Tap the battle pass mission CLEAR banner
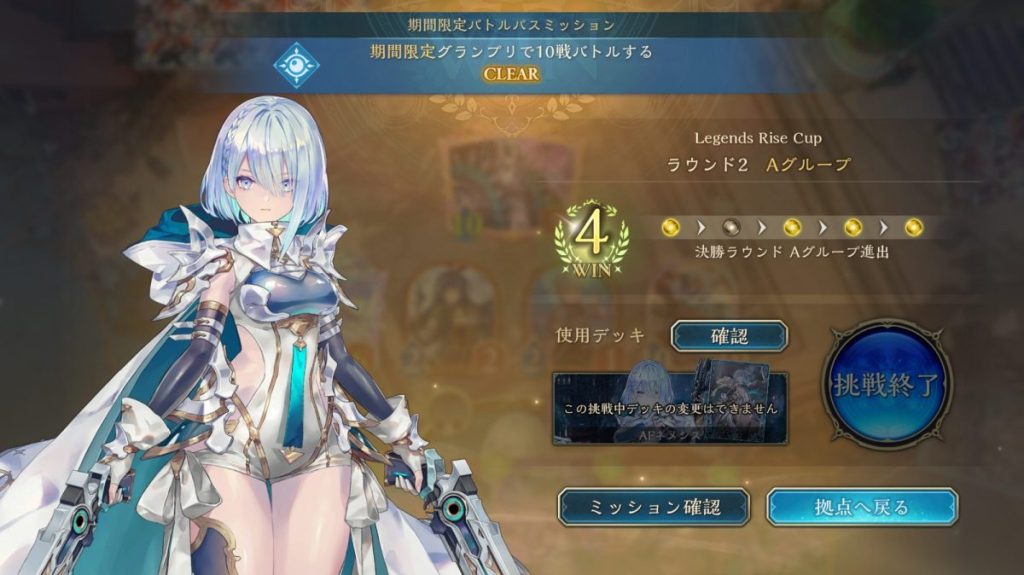The width and height of the screenshot is (1024, 575). pos(511,62)
